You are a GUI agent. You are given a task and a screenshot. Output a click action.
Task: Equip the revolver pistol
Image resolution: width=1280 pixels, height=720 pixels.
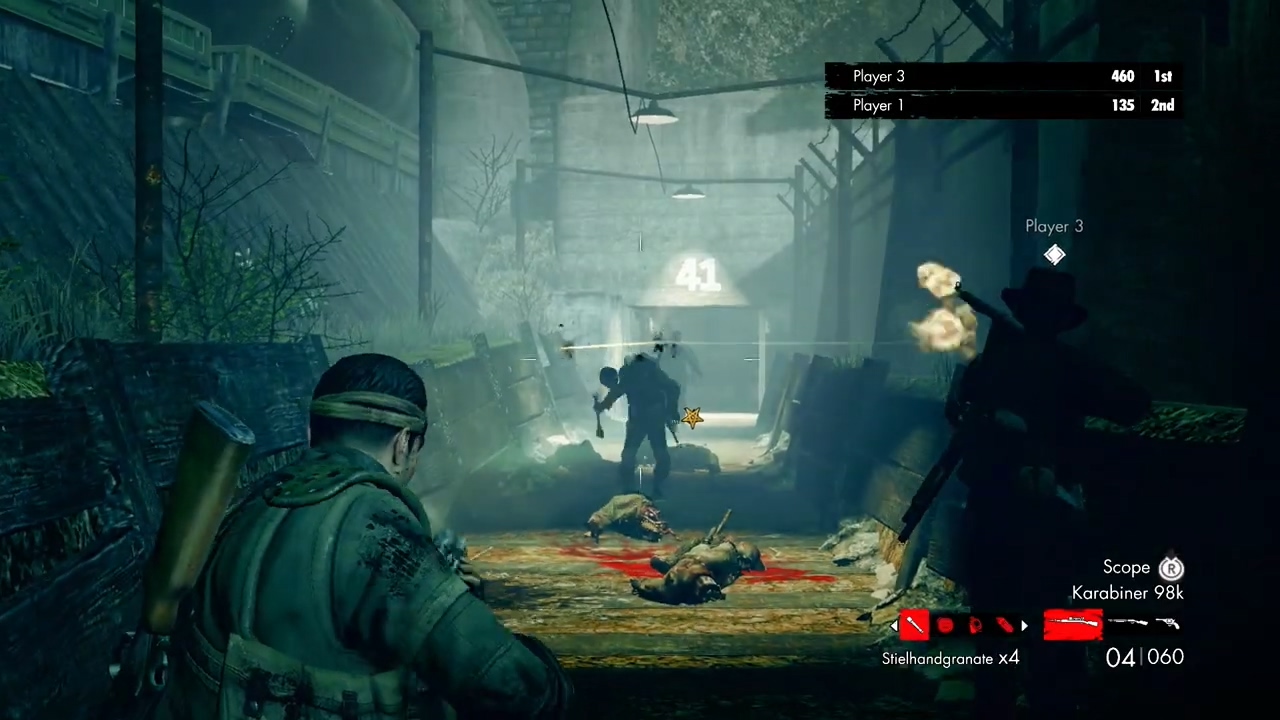pyautogui.click(x=1168, y=624)
